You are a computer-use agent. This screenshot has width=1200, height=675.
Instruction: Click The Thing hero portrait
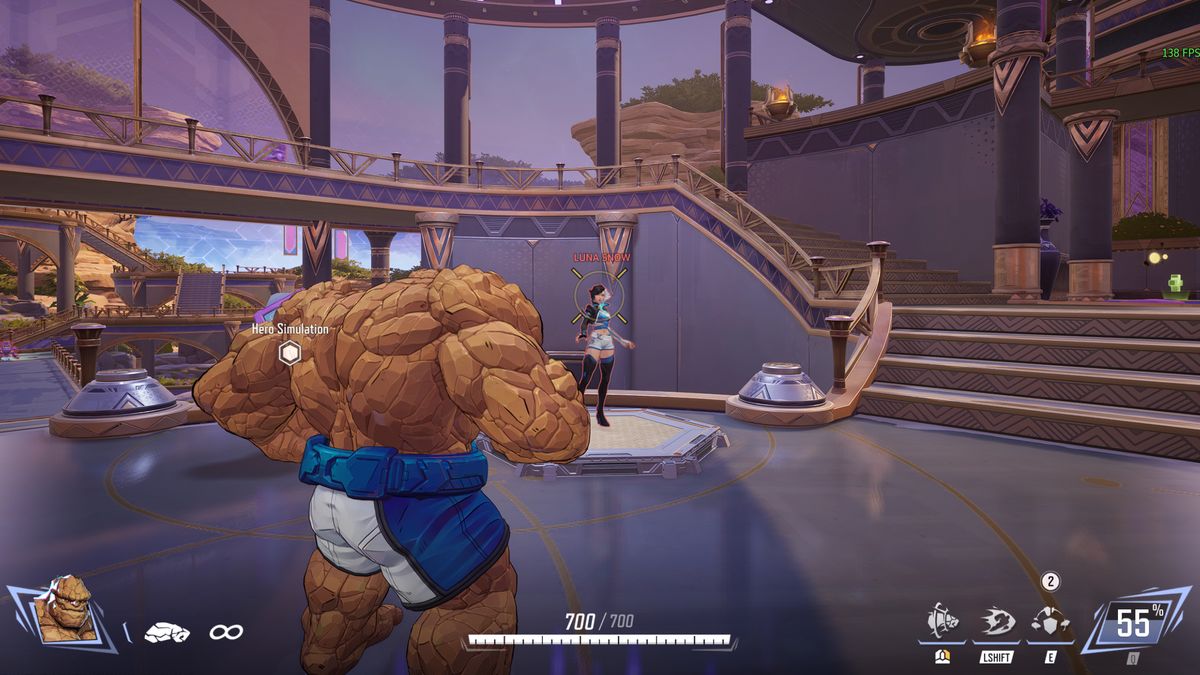point(63,608)
